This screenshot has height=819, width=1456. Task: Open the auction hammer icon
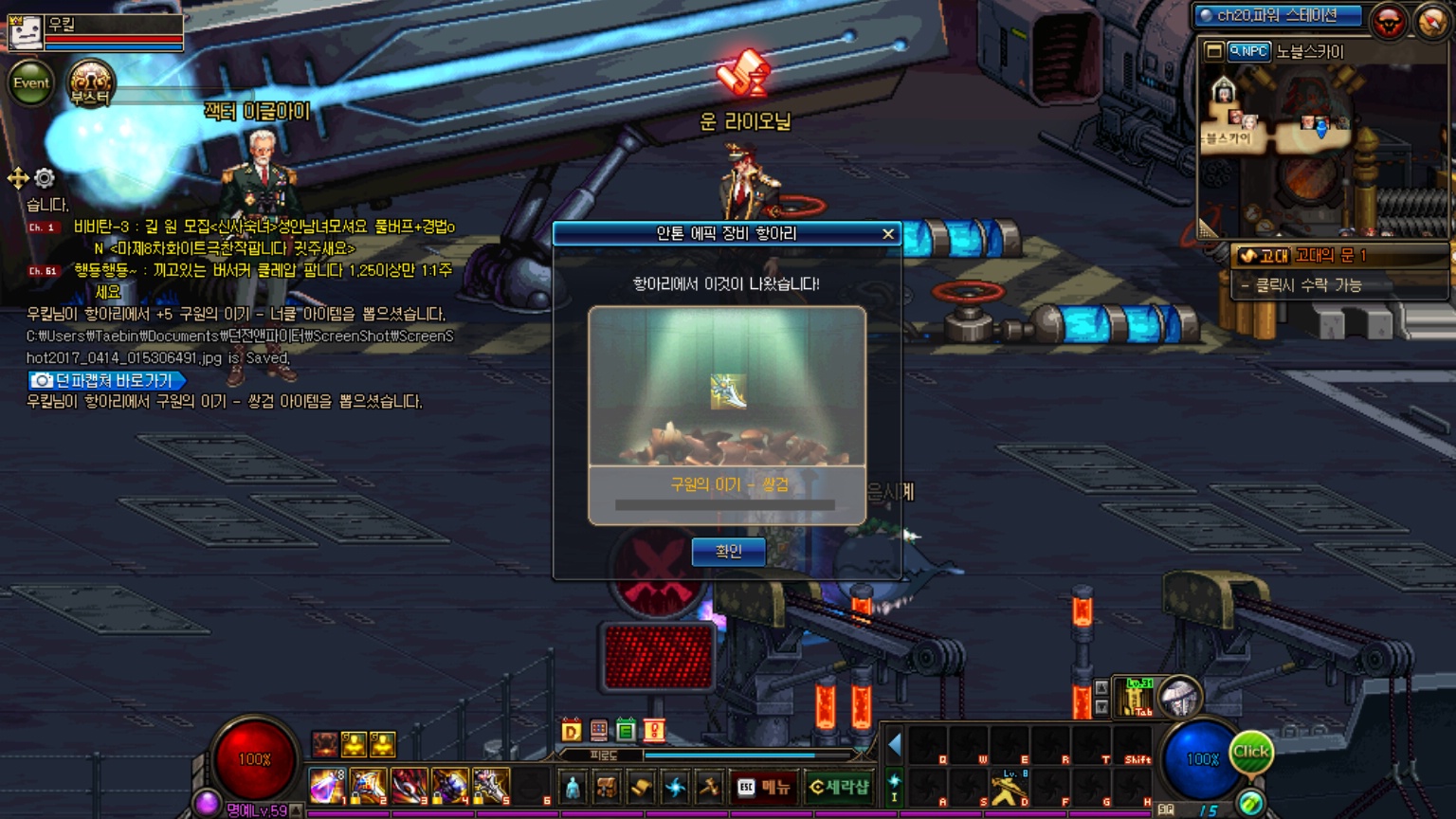point(708,787)
